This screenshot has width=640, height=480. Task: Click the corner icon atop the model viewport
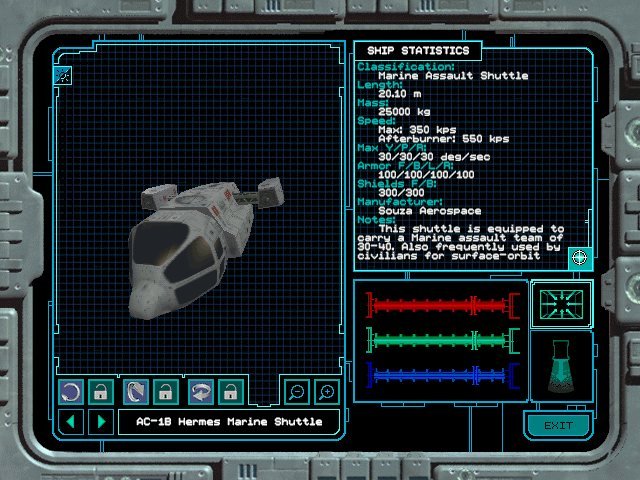coord(63,74)
